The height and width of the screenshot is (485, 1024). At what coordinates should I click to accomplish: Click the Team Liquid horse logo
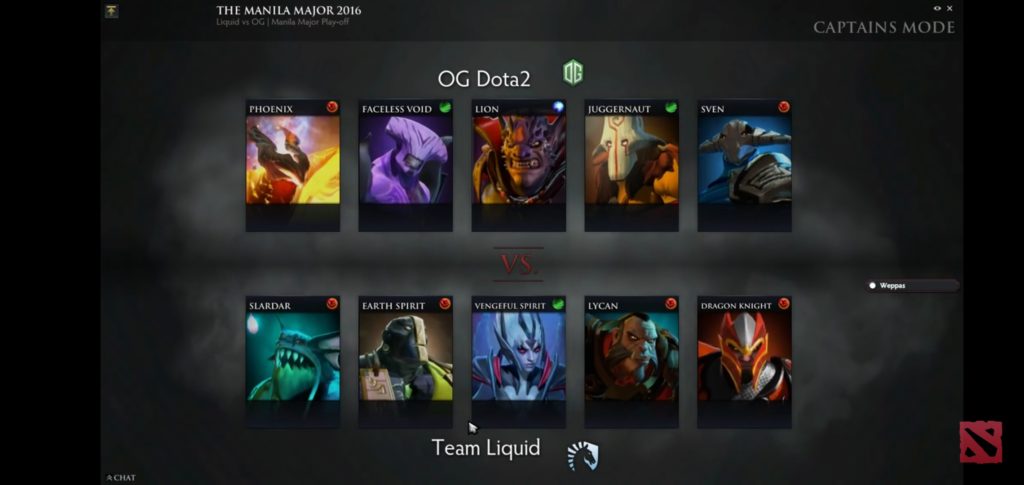click(582, 455)
